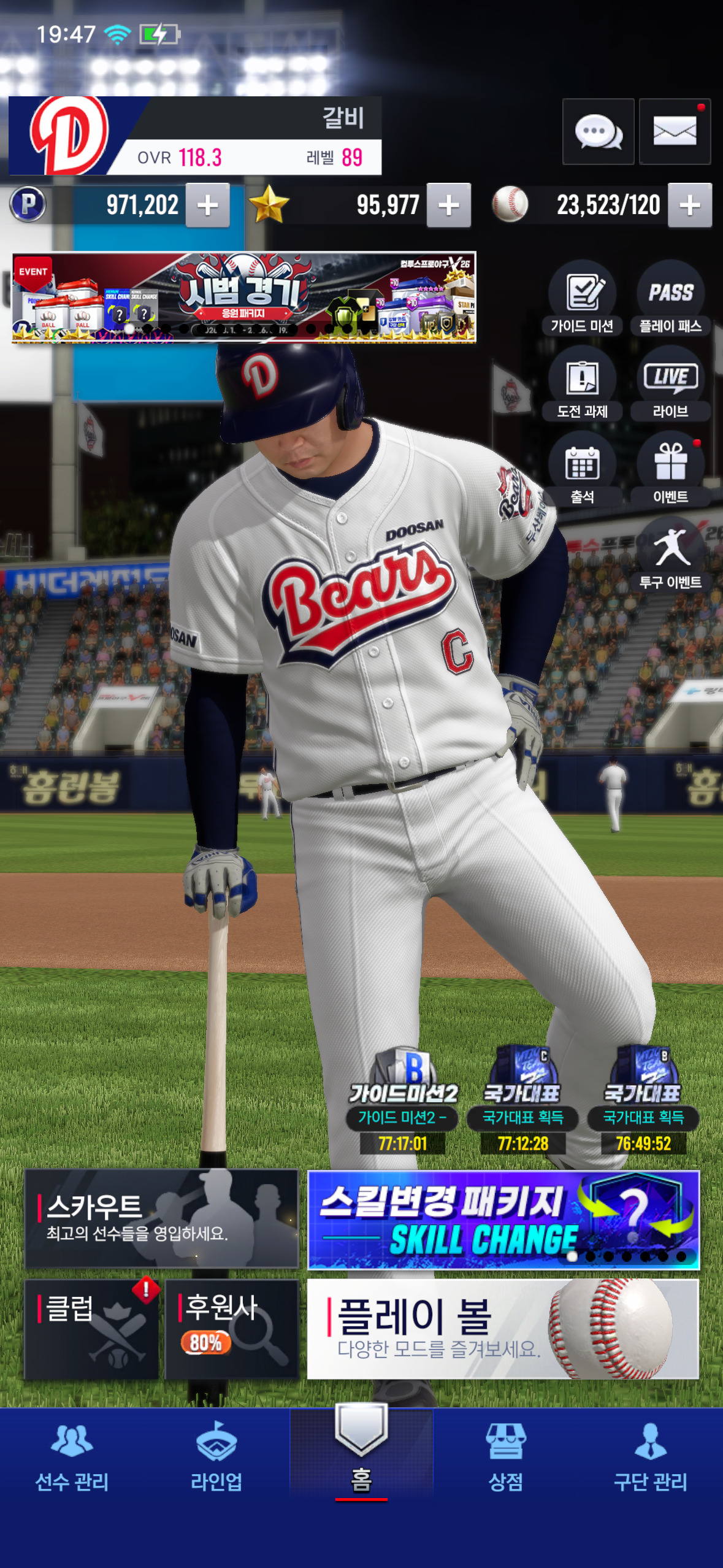Image resolution: width=723 pixels, height=1568 pixels.
Task: Open 플레이 볼 play ball modes
Action: [503, 1329]
